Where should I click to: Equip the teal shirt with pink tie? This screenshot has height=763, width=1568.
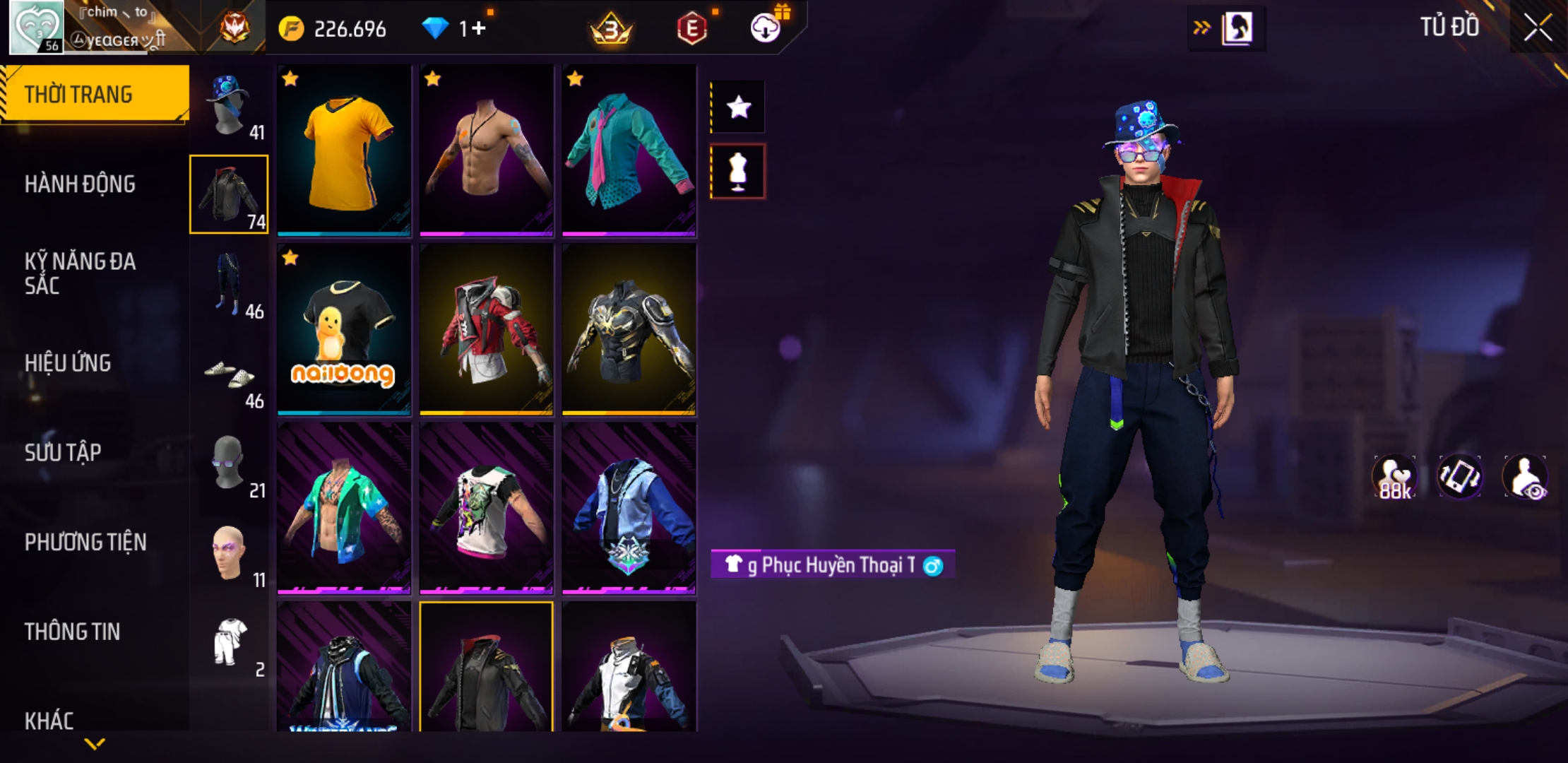coord(629,150)
